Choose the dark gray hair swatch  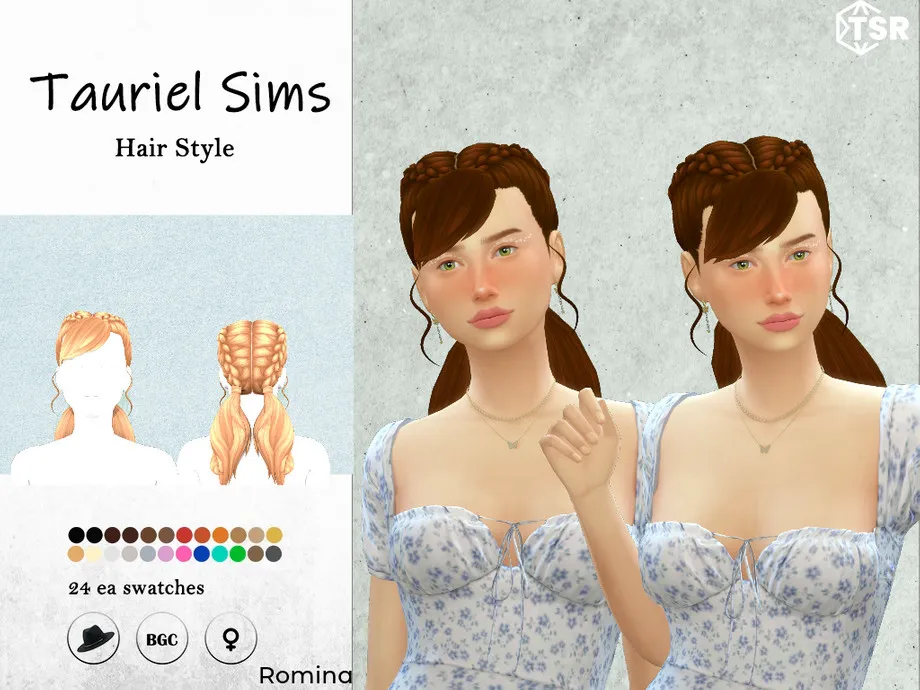pyautogui.click(x=274, y=553)
